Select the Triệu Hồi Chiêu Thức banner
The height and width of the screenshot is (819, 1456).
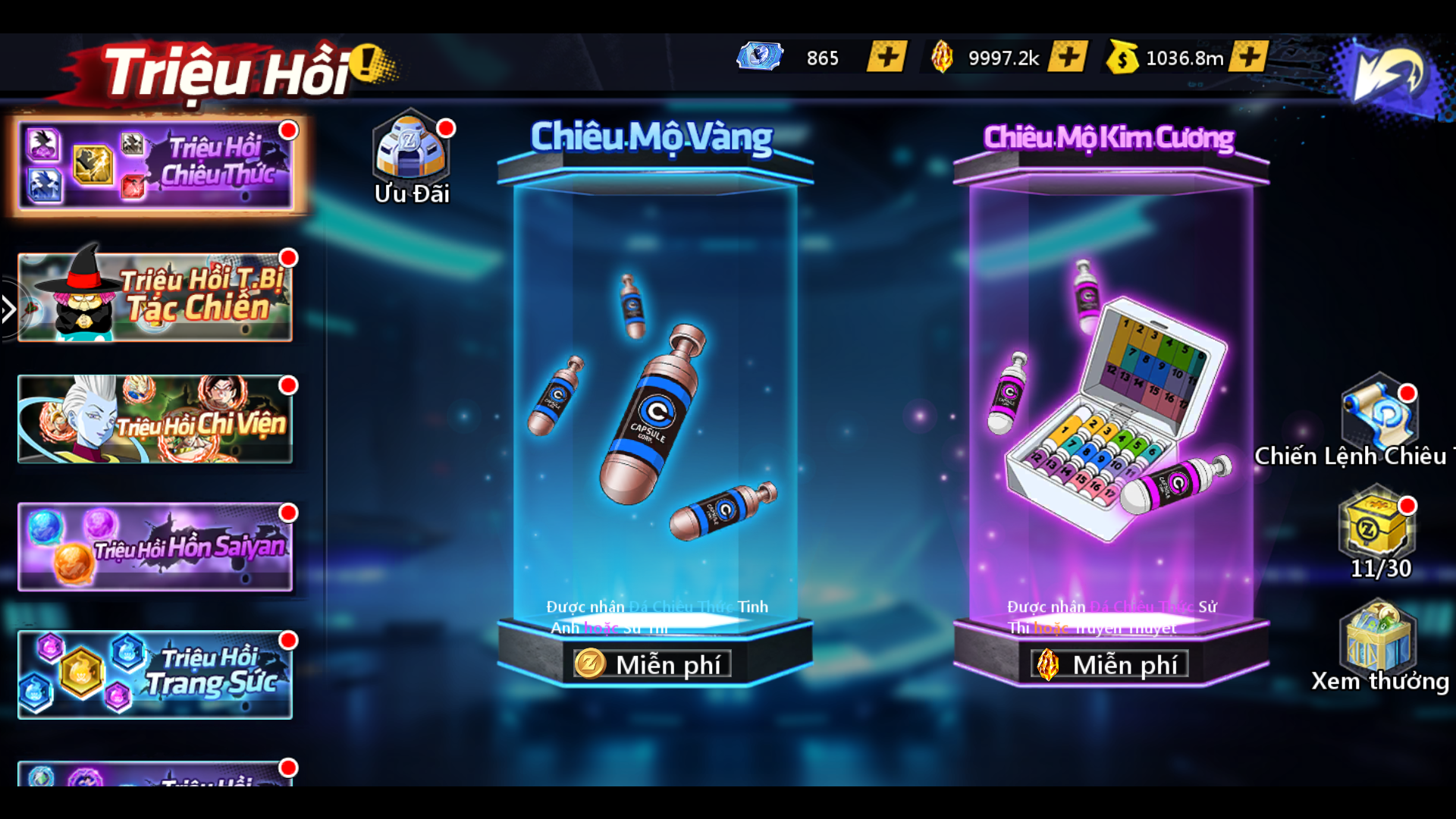[x=155, y=165]
